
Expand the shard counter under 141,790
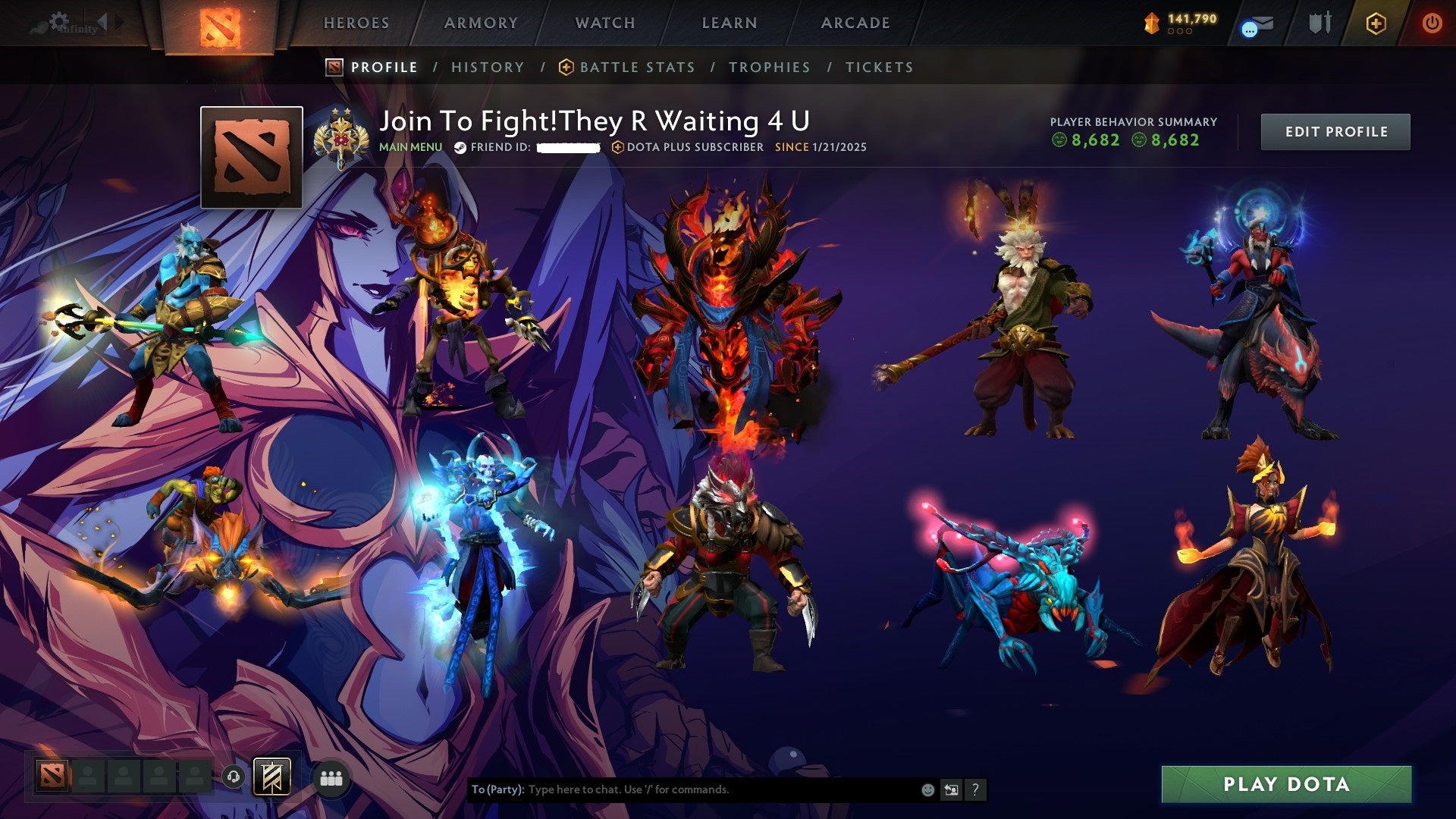pyautogui.click(x=1180, y=32)
